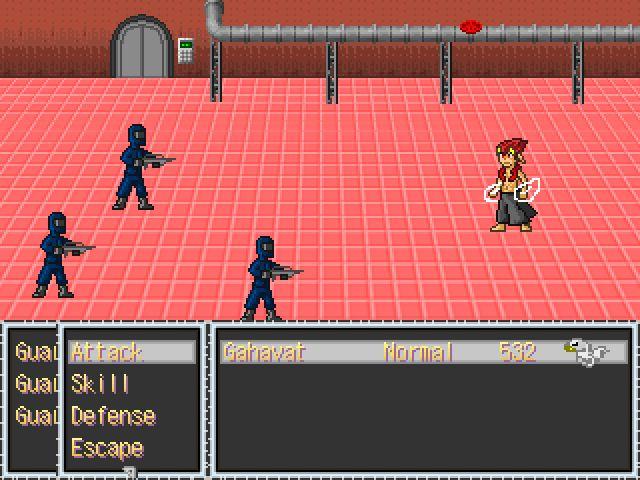
Task: Choose the Defense command
Action: click(113, 416)
